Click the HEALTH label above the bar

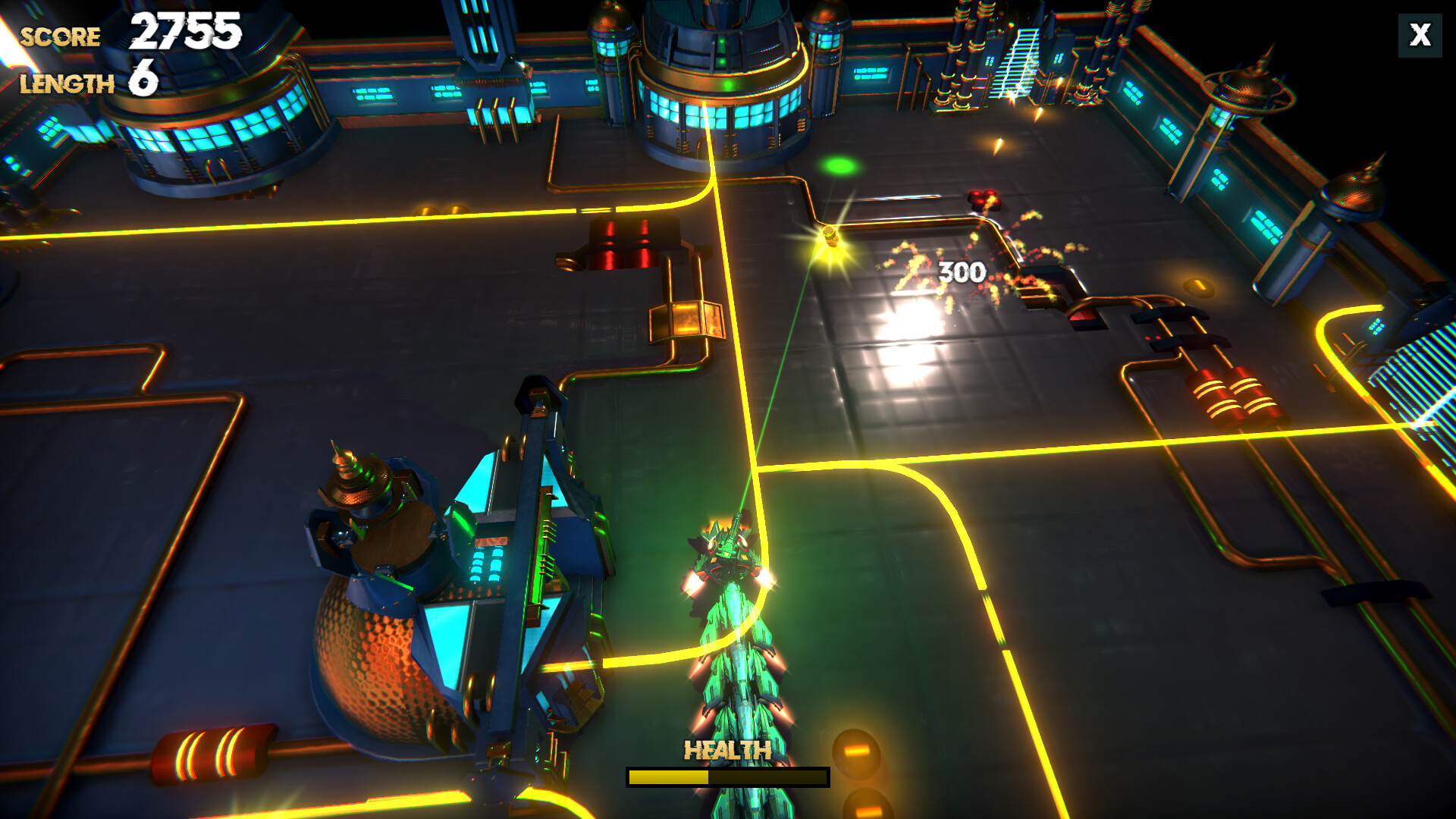coord(726,752)
